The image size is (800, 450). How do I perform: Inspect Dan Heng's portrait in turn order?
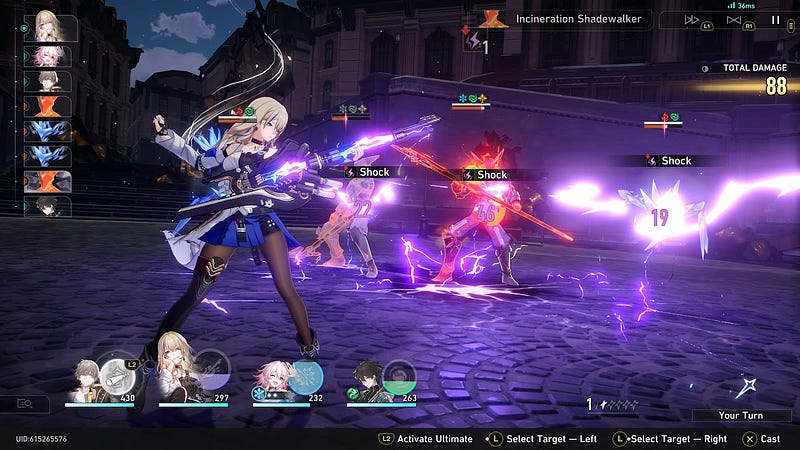pyautogui.click(x=48, y=207)
